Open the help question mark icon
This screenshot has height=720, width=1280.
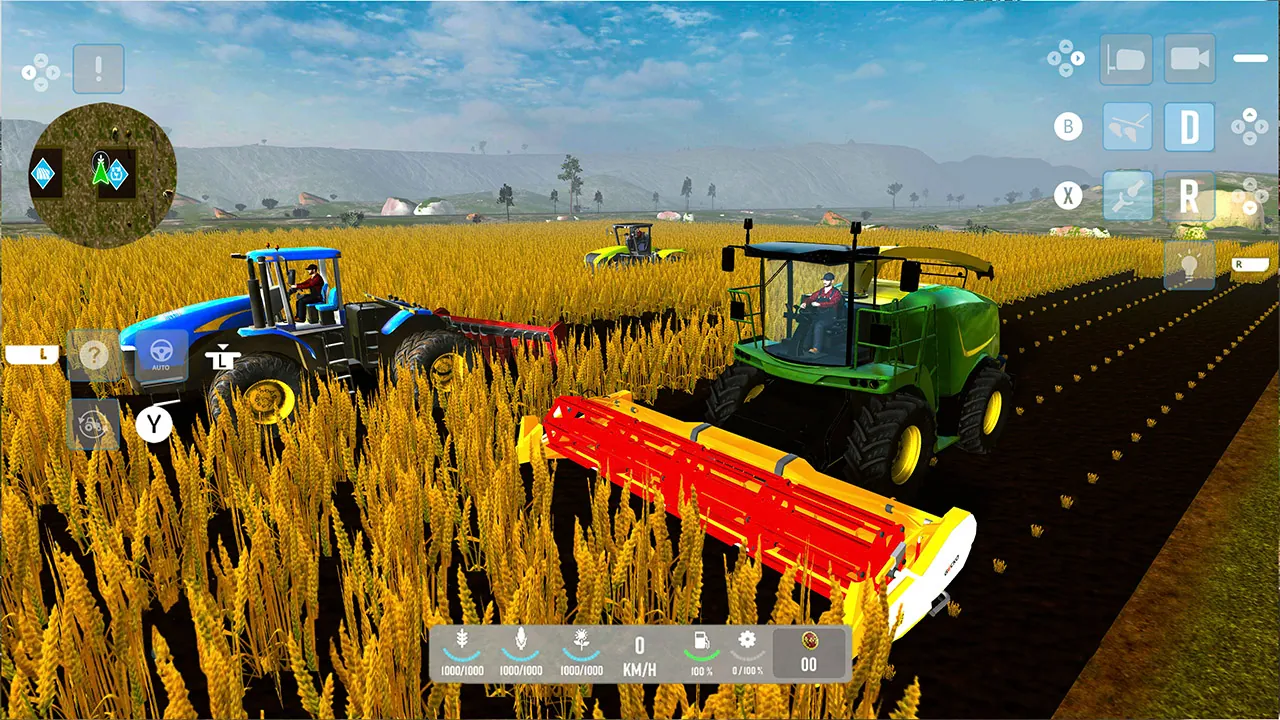click(x=94, y=355)
